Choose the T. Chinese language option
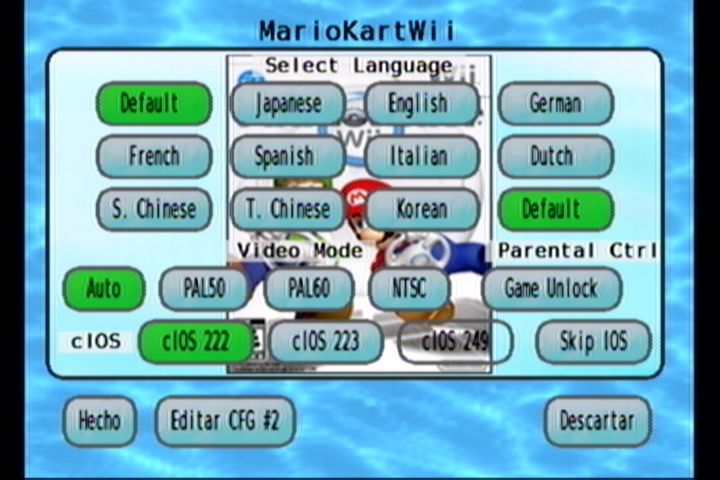 pyautogui.click(x=288, y=210)
